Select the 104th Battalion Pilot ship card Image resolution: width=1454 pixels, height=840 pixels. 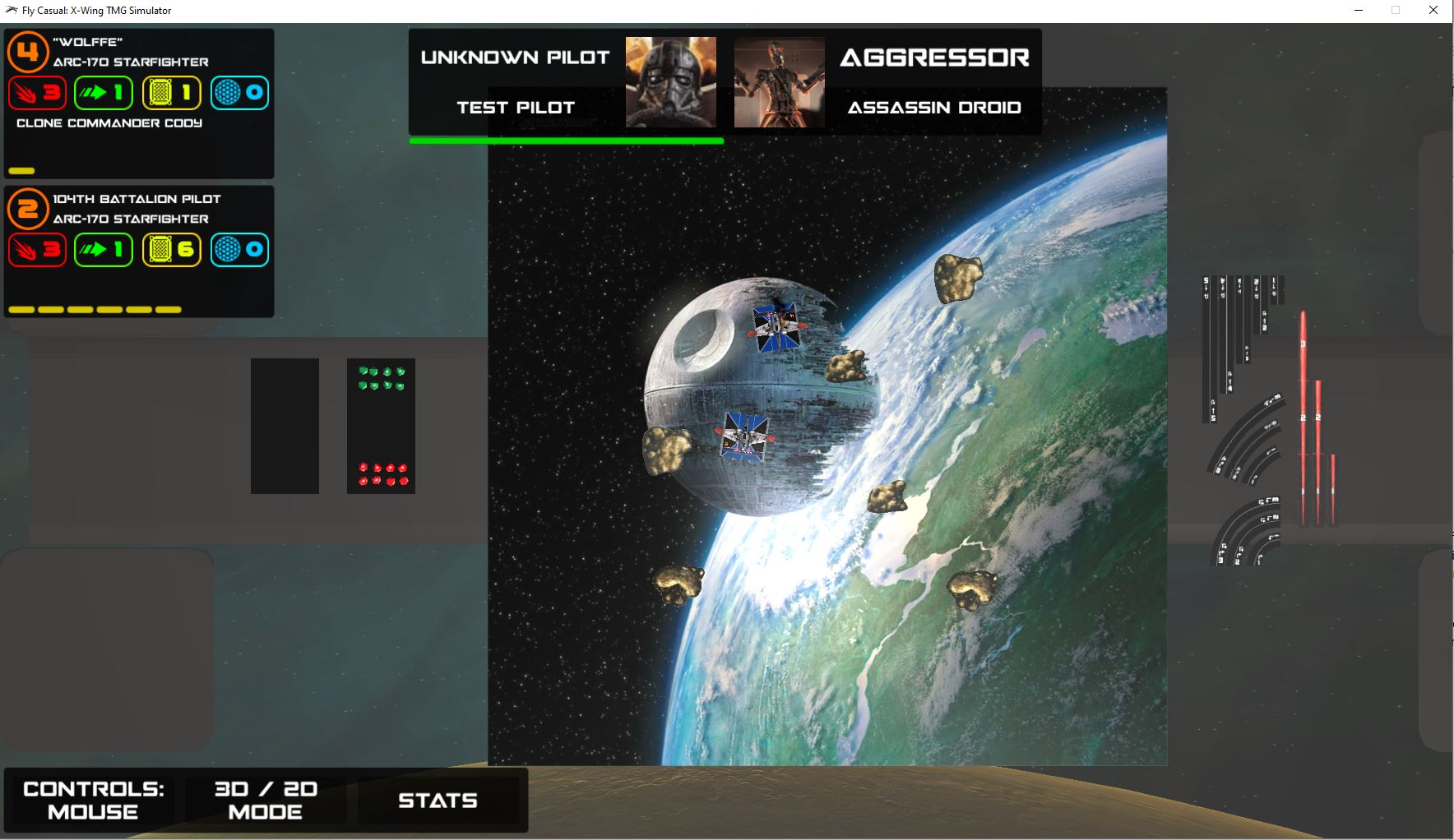[x=139, y=210]
